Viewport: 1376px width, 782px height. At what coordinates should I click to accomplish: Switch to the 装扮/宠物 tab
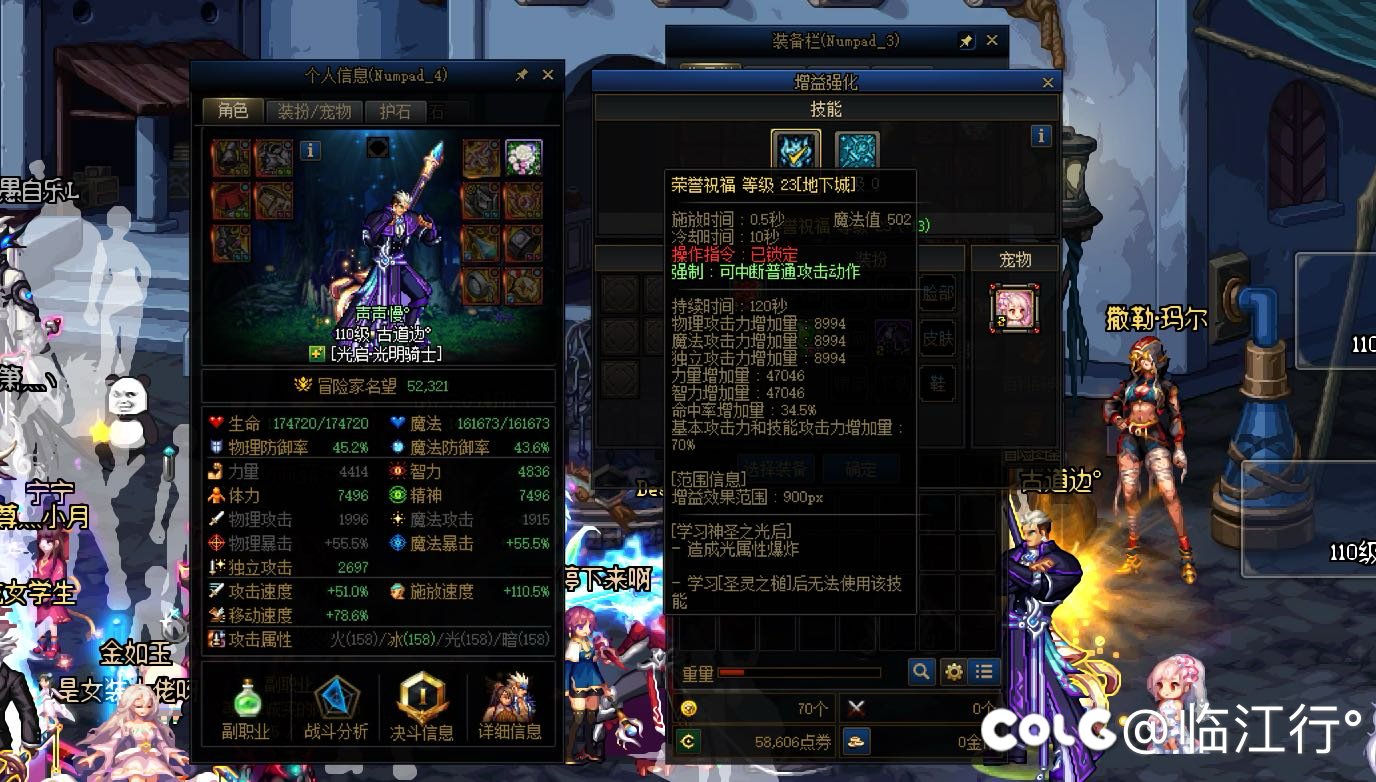pos(314,112)
